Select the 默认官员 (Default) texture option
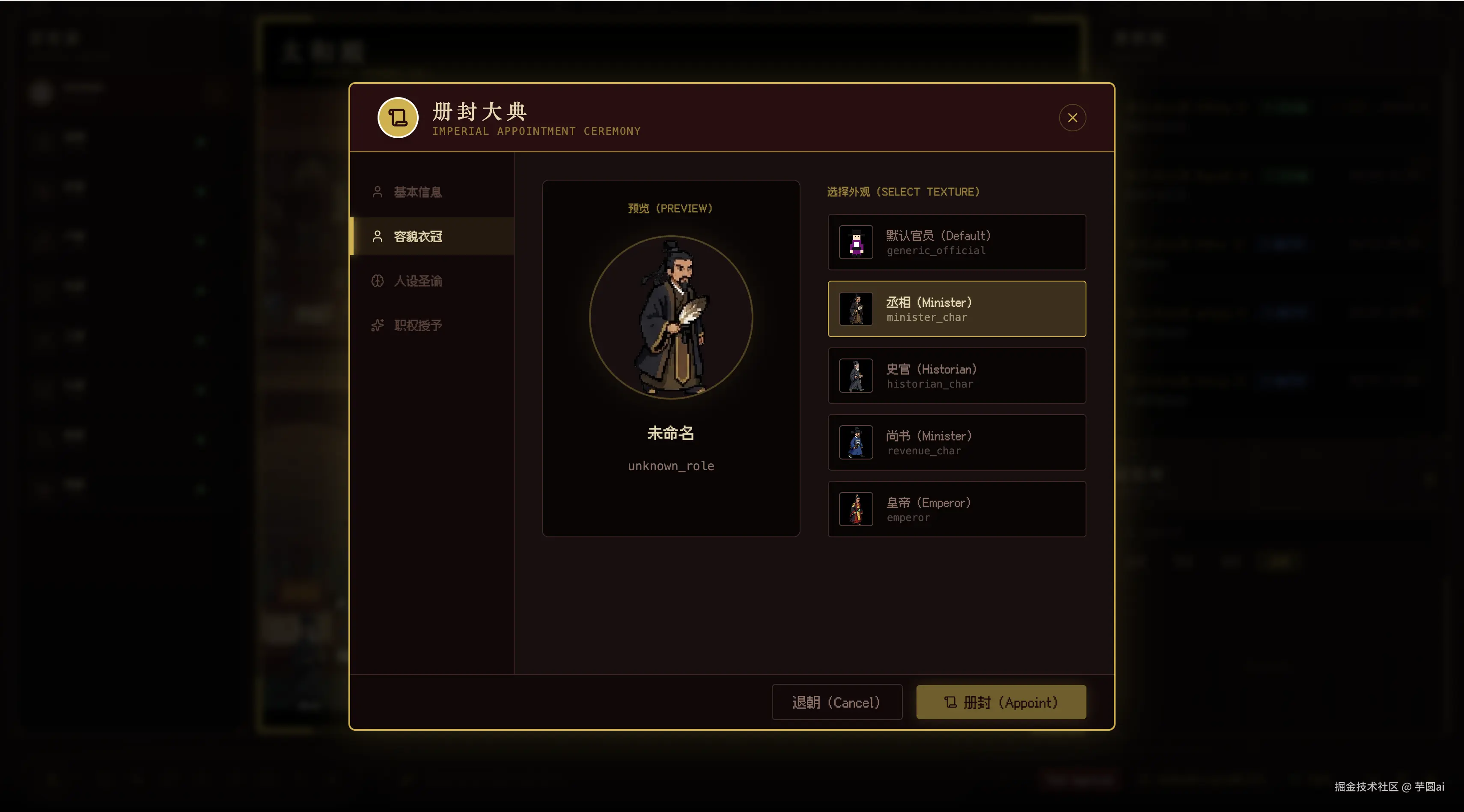This screenshot has width=1464, height=812. point(956,243)
